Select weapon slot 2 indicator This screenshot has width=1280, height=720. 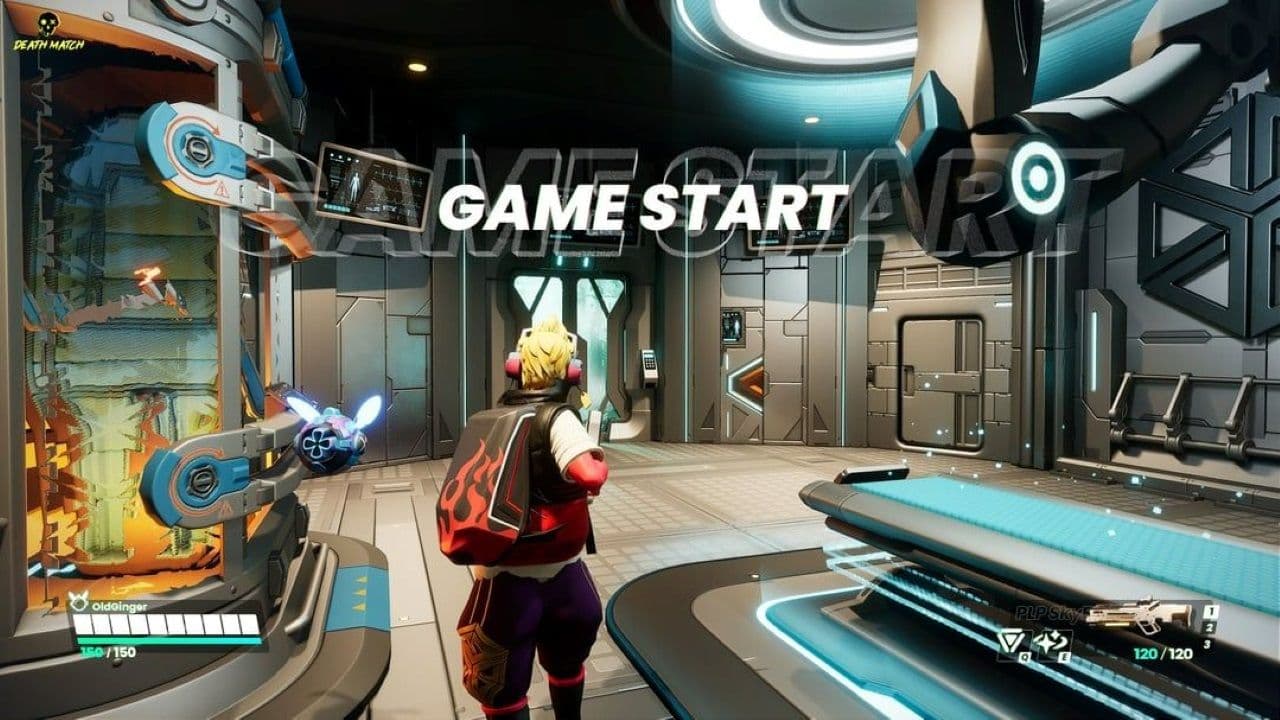click(1210, 627)
